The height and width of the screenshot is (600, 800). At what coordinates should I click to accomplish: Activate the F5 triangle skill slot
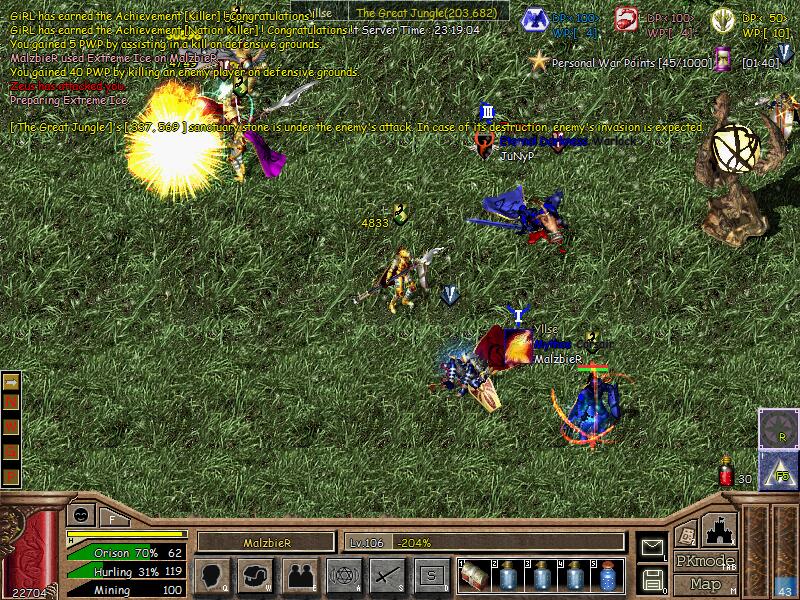coord(778,469)
